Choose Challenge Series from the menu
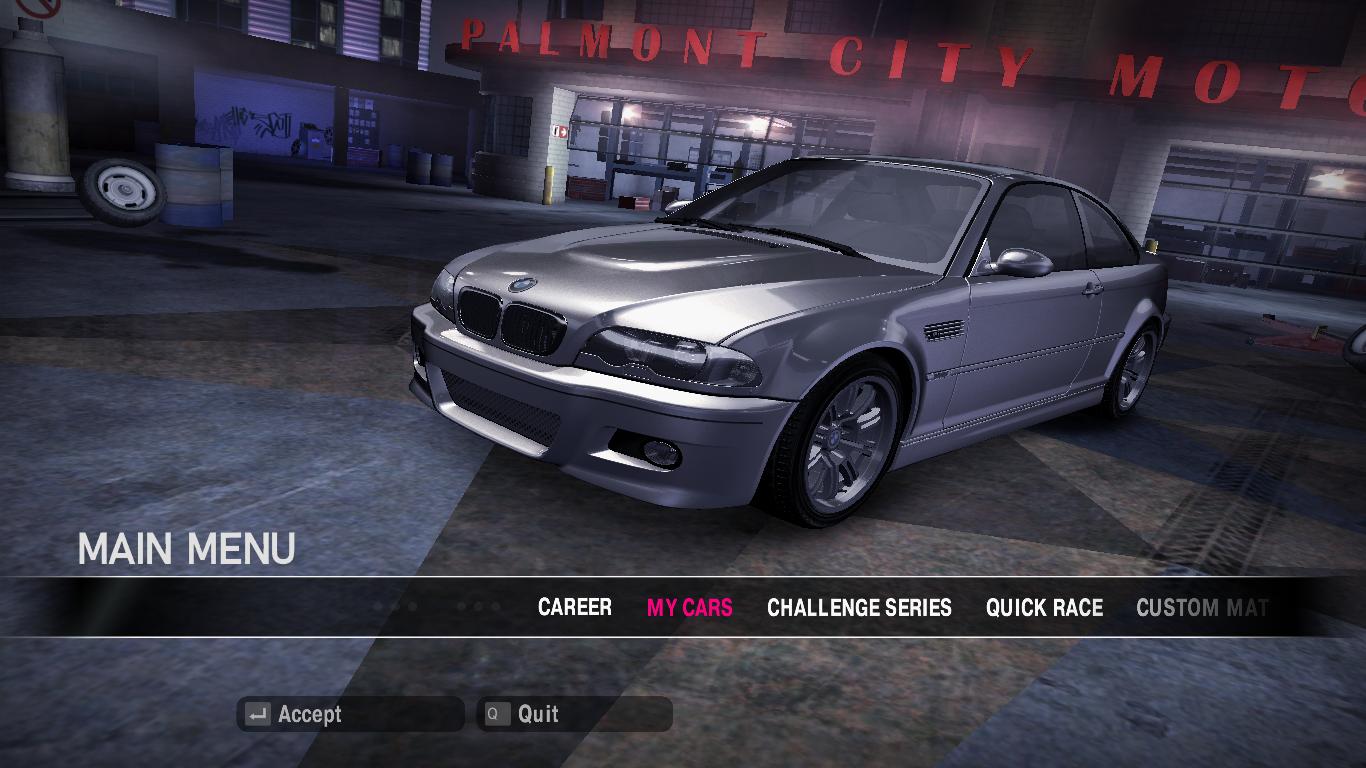 (x=859, y=608)
